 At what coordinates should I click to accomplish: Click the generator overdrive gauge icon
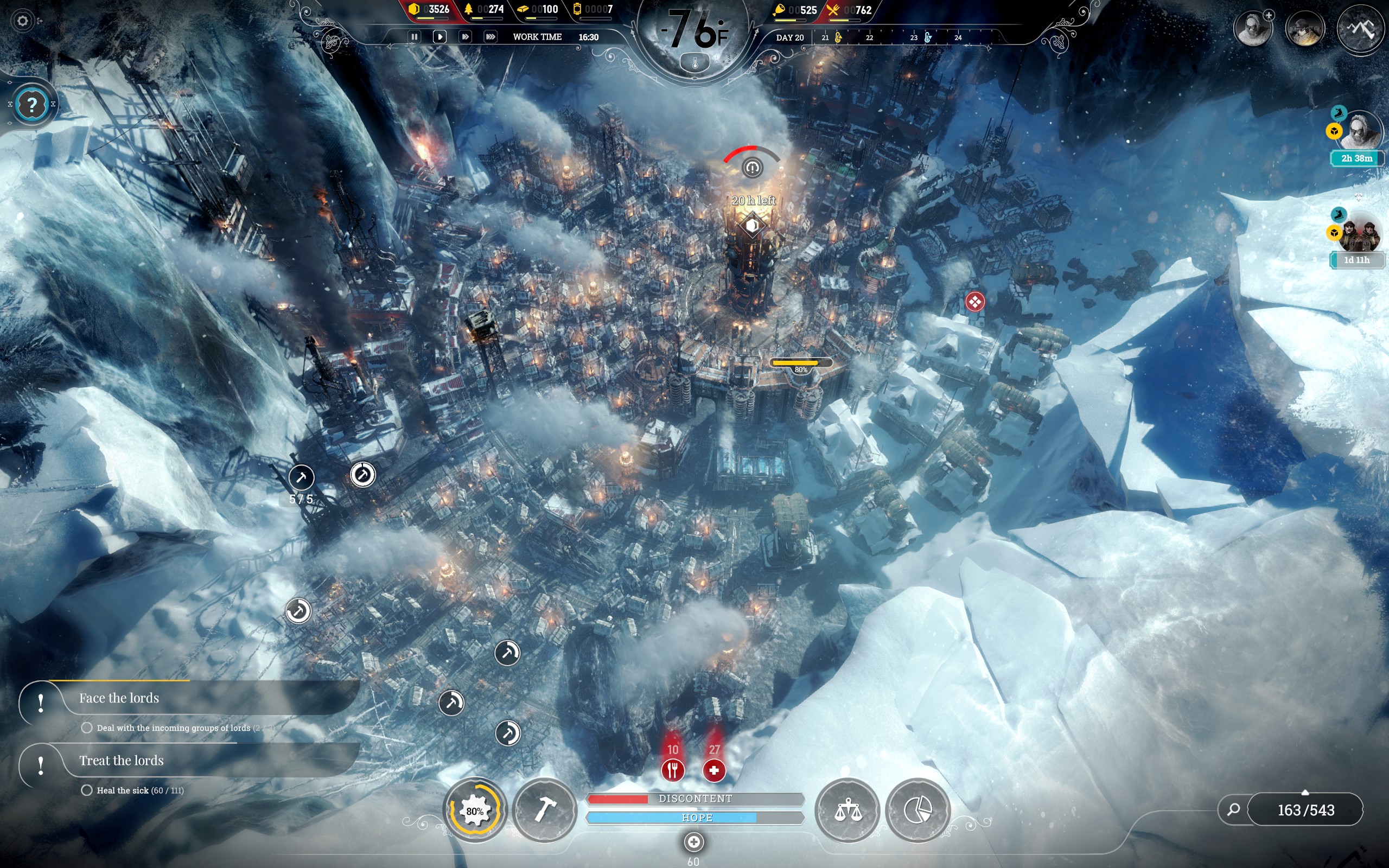[x=752, y=168]
